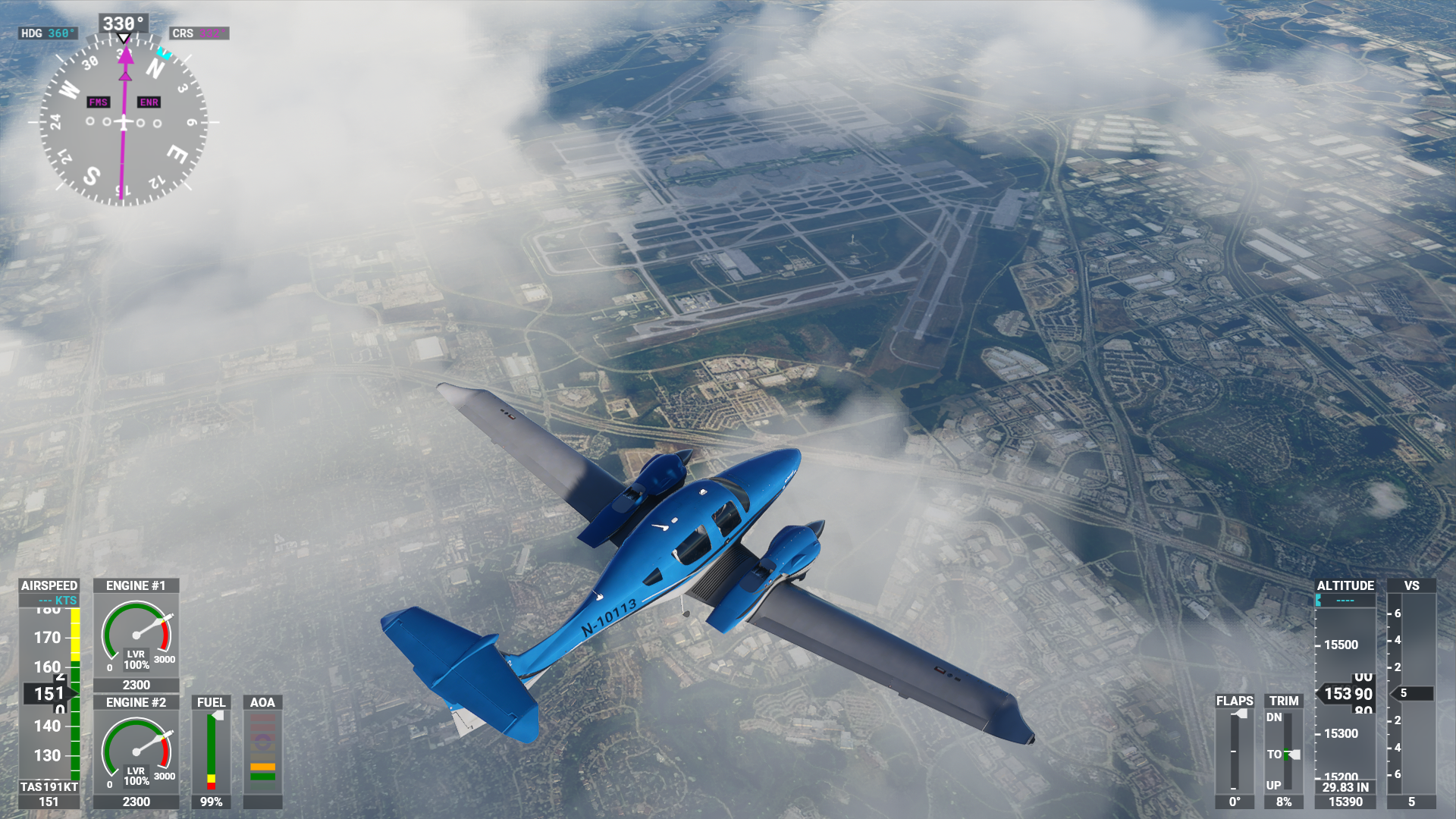Viewport: 1456px width, 819px height.
Task: Select the HDG heading bug box
Action: pos(48,33)
